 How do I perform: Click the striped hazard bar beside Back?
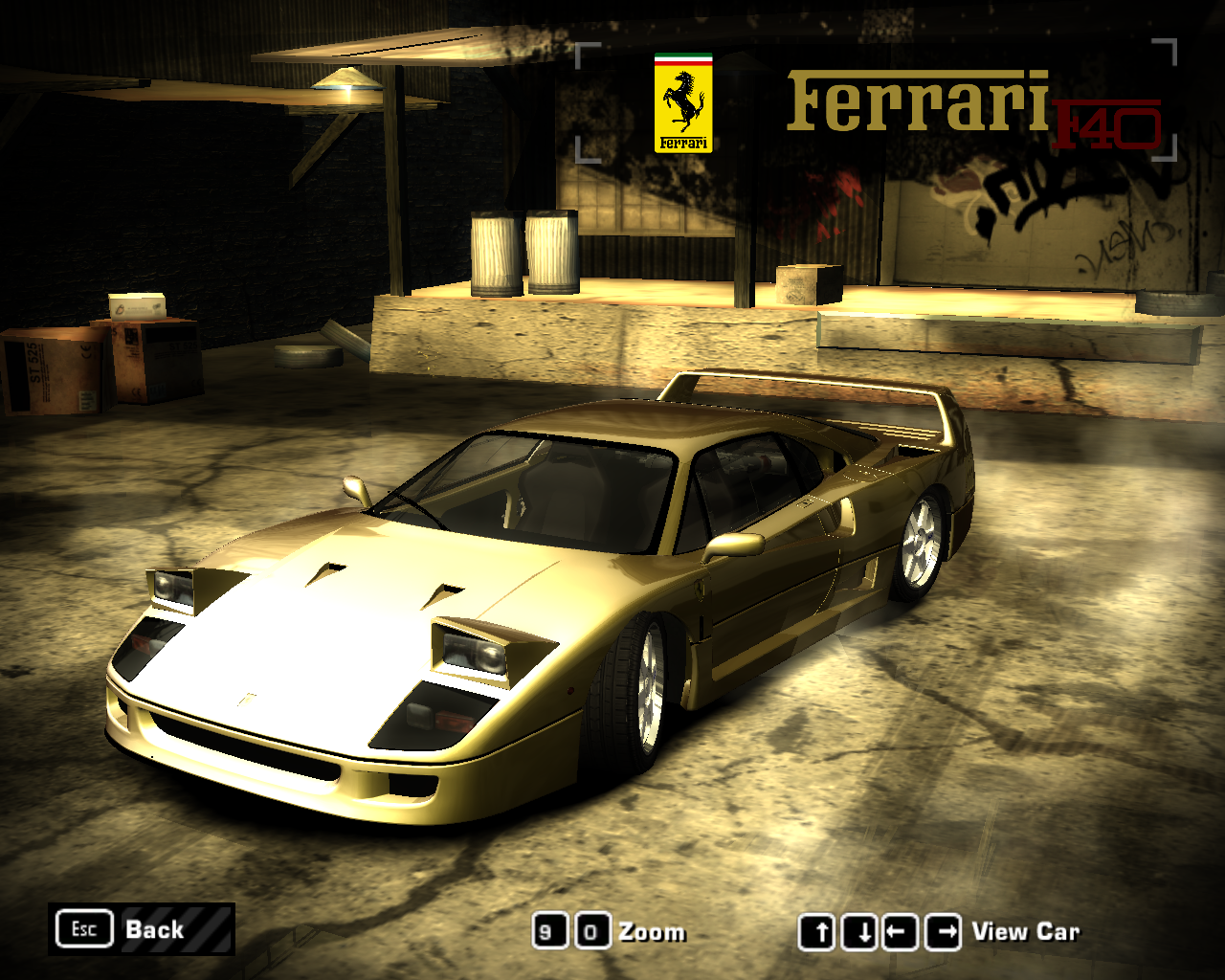point(206,928)
